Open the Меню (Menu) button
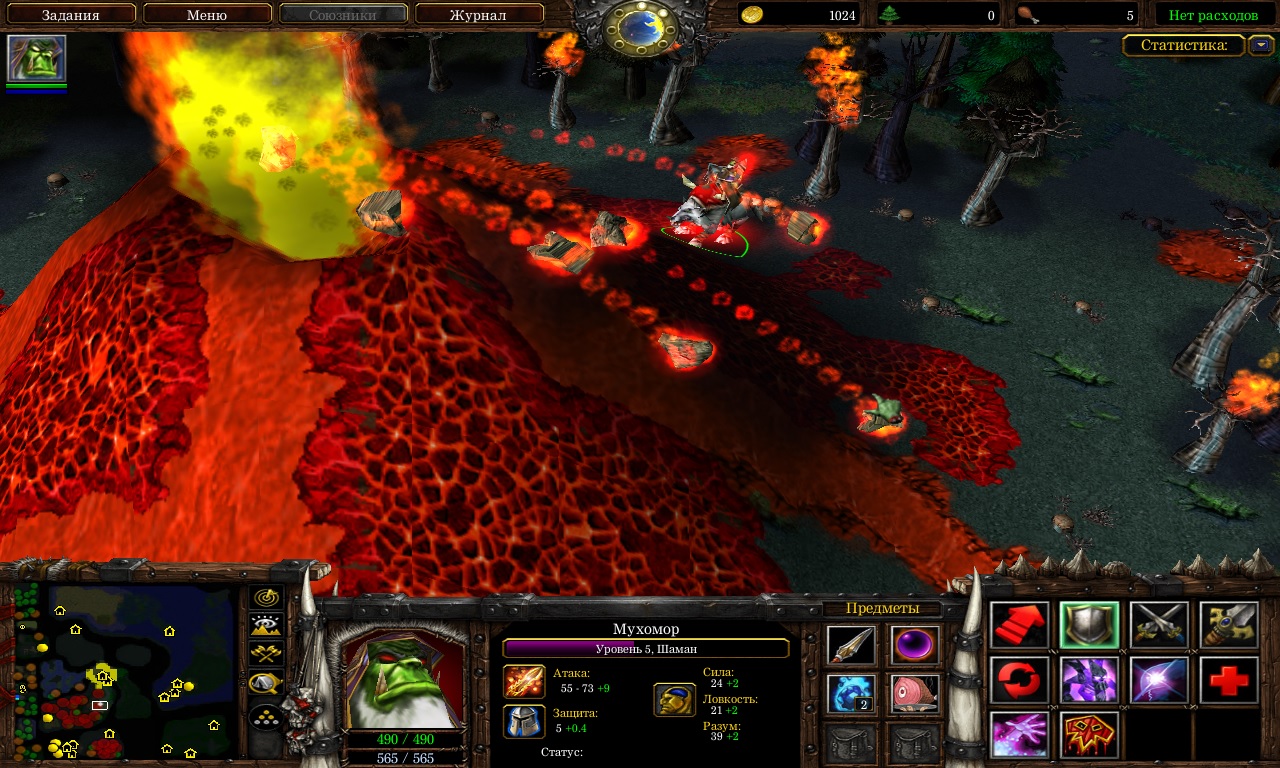Viewport: 1280px width, 768px height. (207, 15)
